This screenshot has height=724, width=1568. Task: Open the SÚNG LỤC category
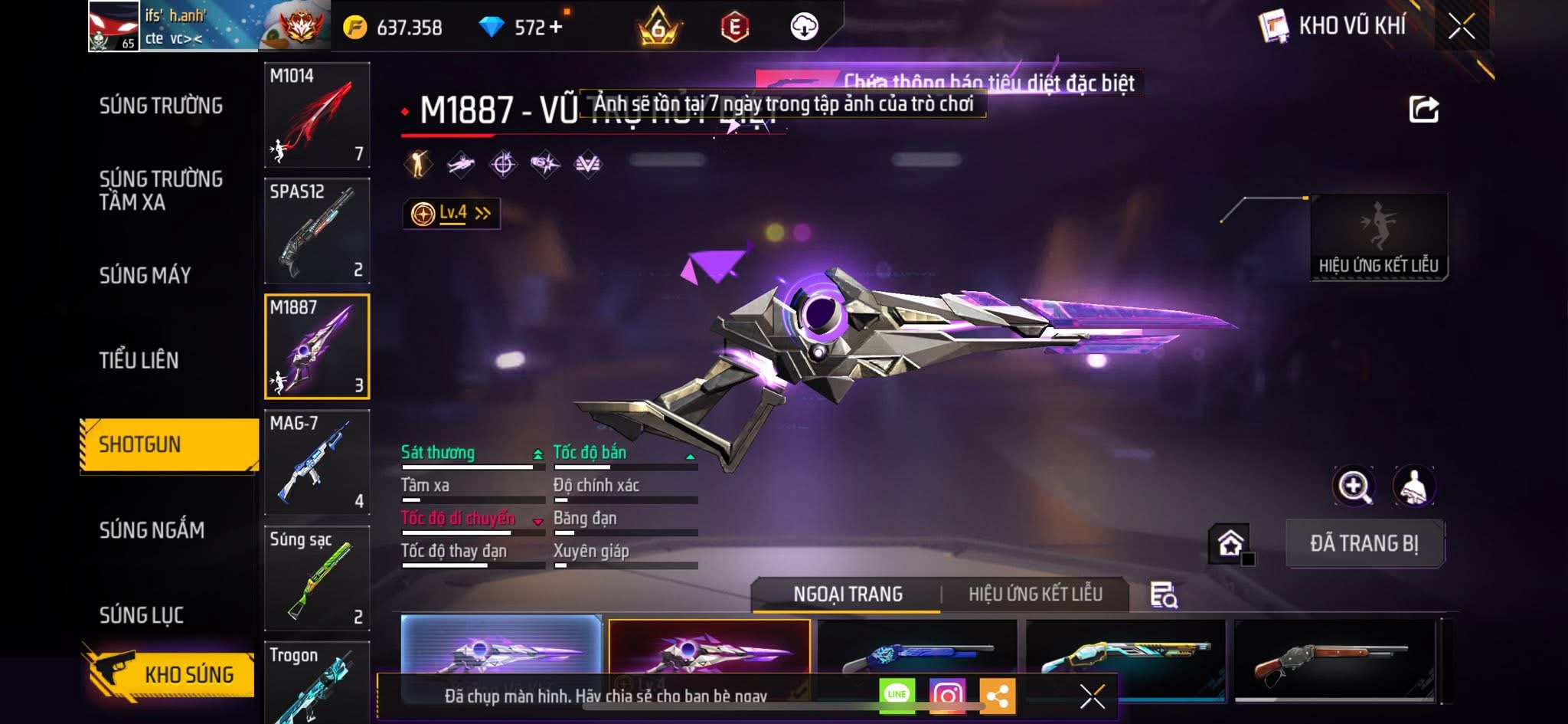(x=142, y=615)
